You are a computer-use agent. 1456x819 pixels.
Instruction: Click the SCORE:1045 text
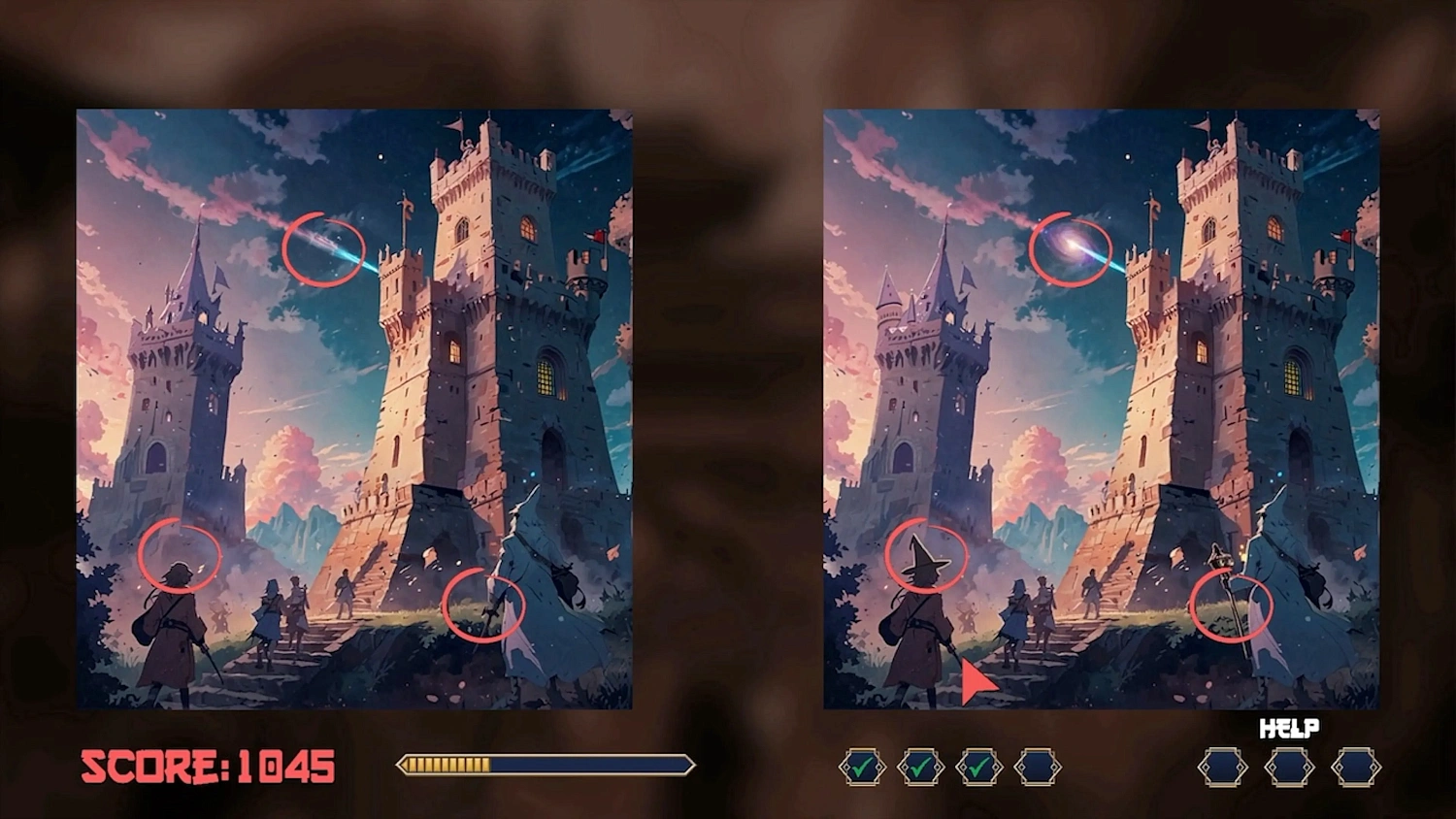209,768
